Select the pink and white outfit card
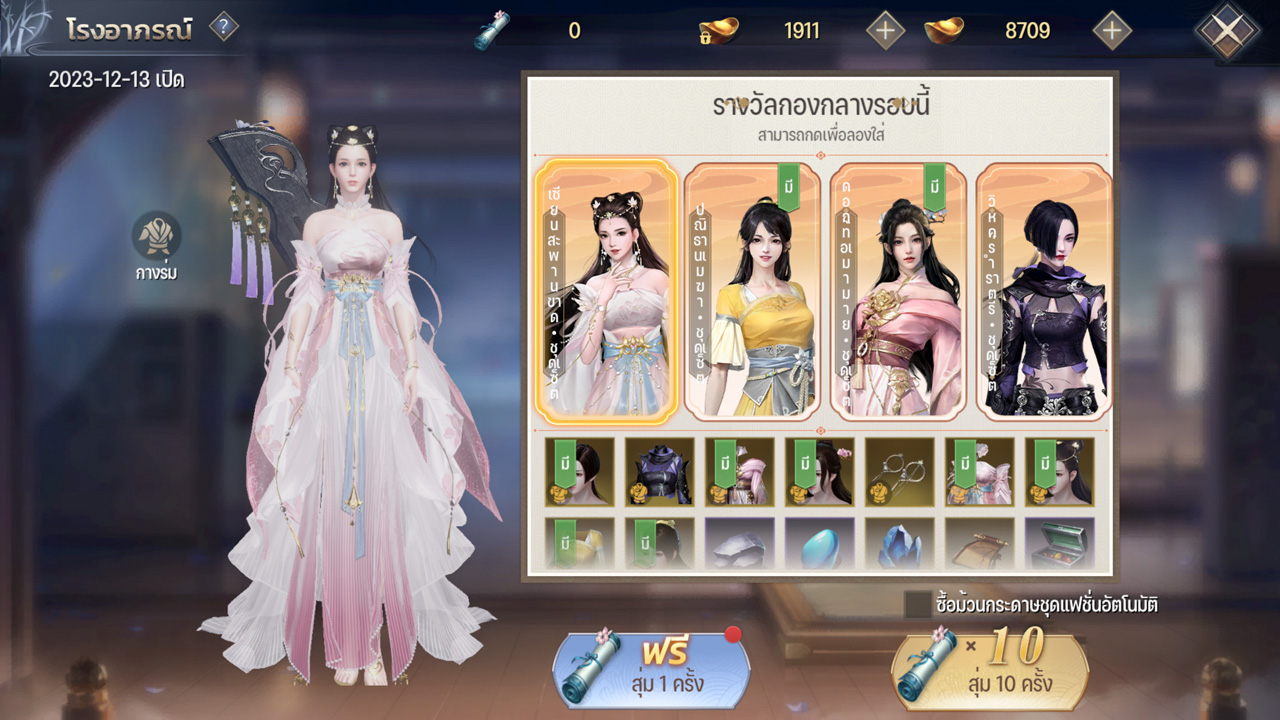Viewport: 1280px width, 720px height. click(606, 290)
